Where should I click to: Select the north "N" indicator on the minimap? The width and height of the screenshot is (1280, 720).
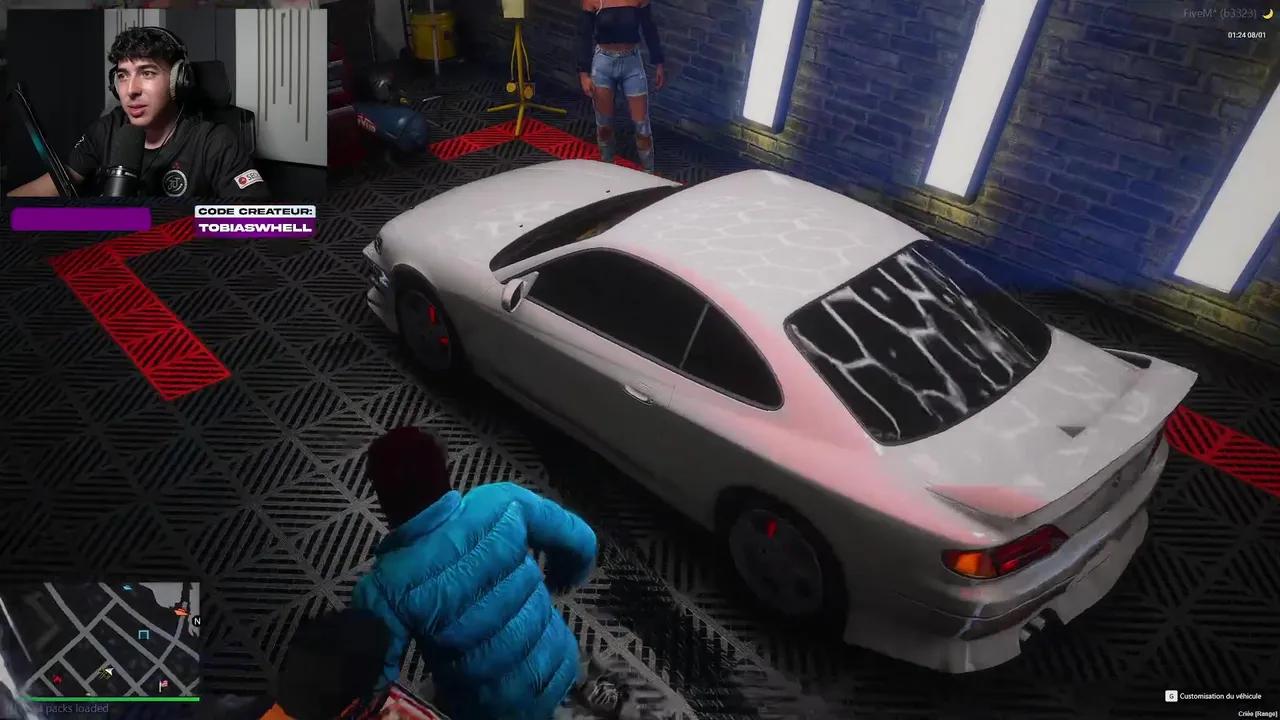coord(197,620)
